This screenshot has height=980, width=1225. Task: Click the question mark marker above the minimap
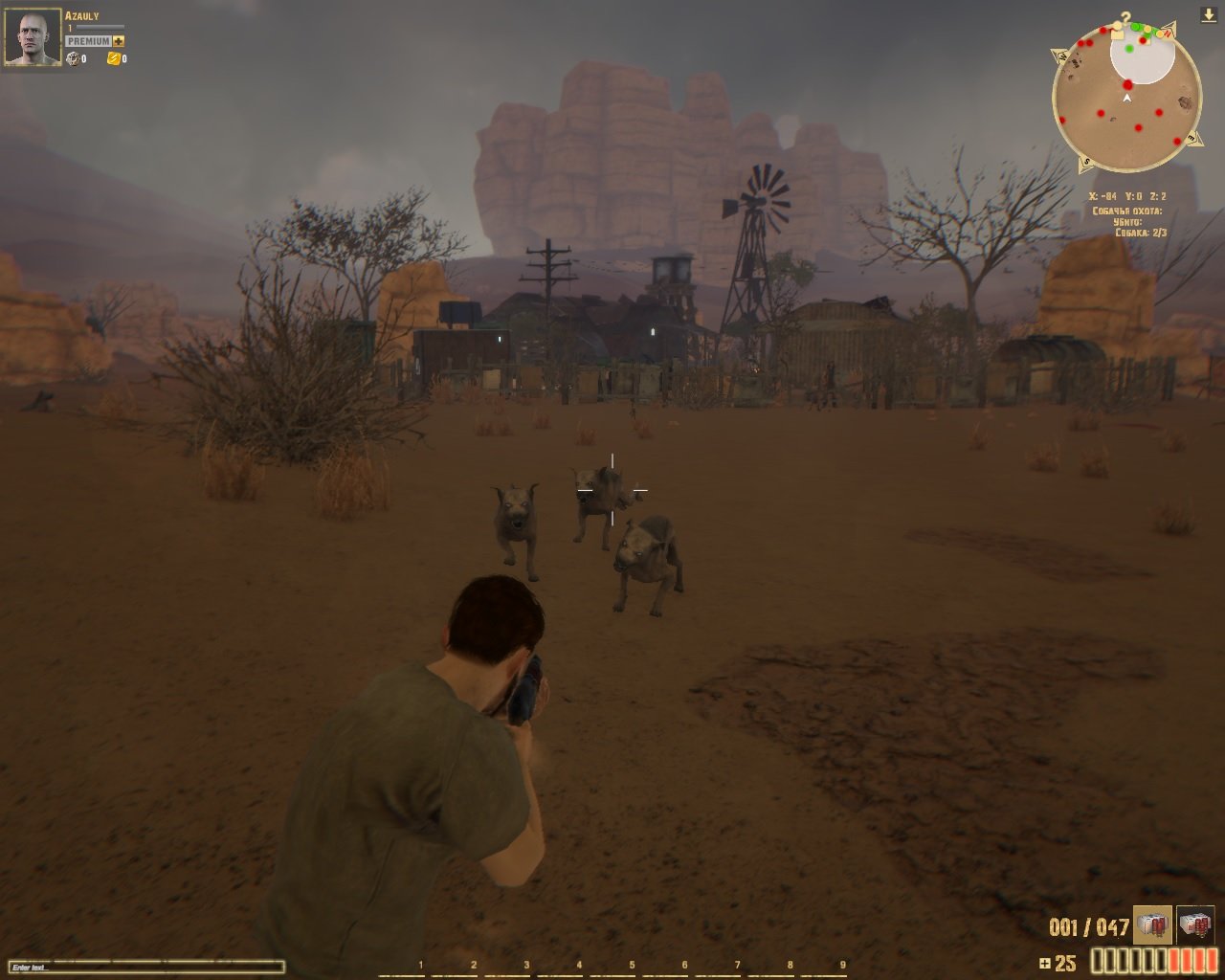tap(1126, 18)
